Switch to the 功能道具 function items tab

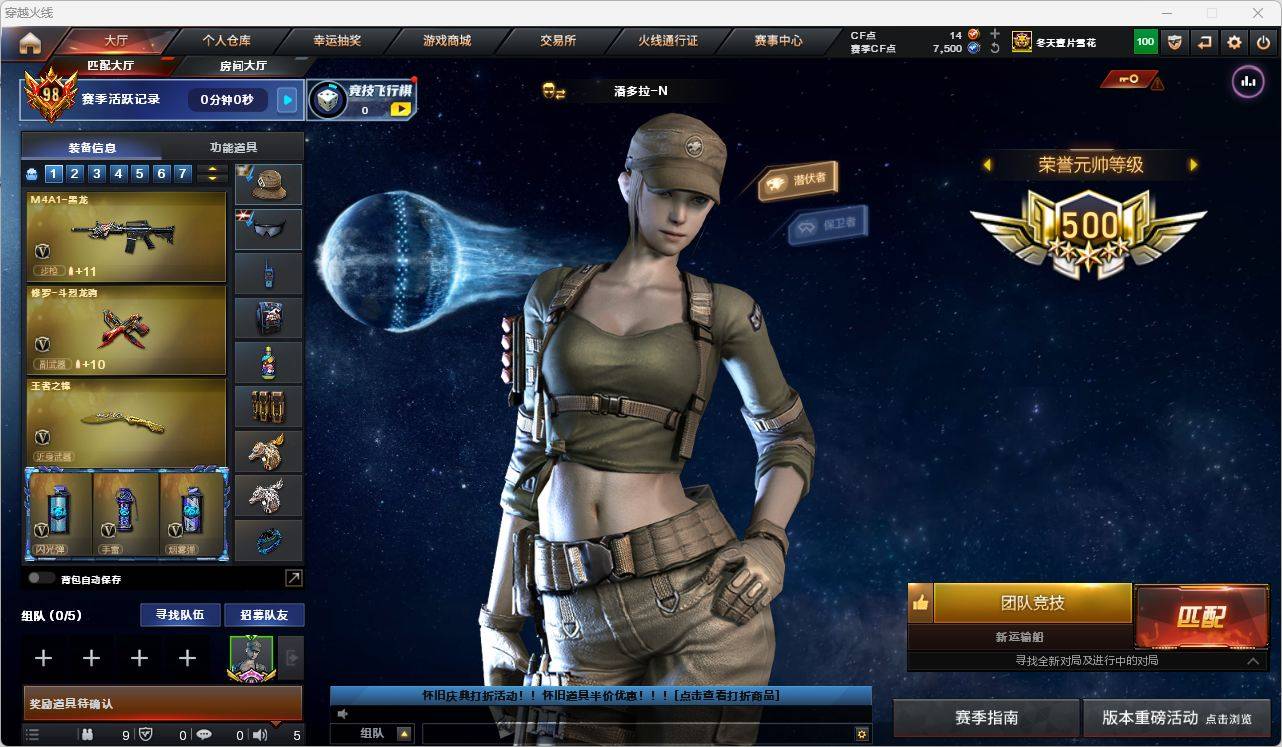[x=233, y=147]
